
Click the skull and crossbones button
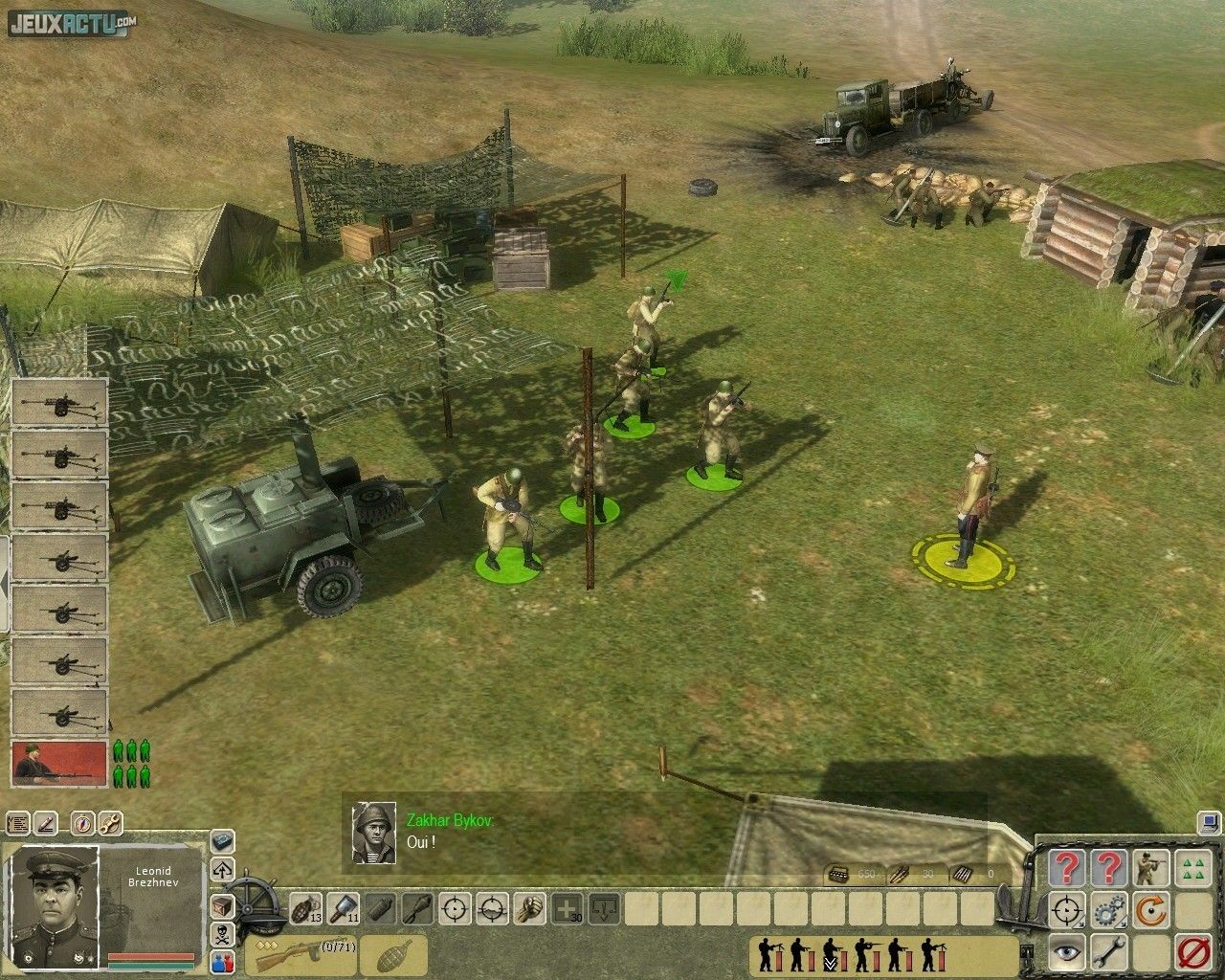[x=222, y=935]
